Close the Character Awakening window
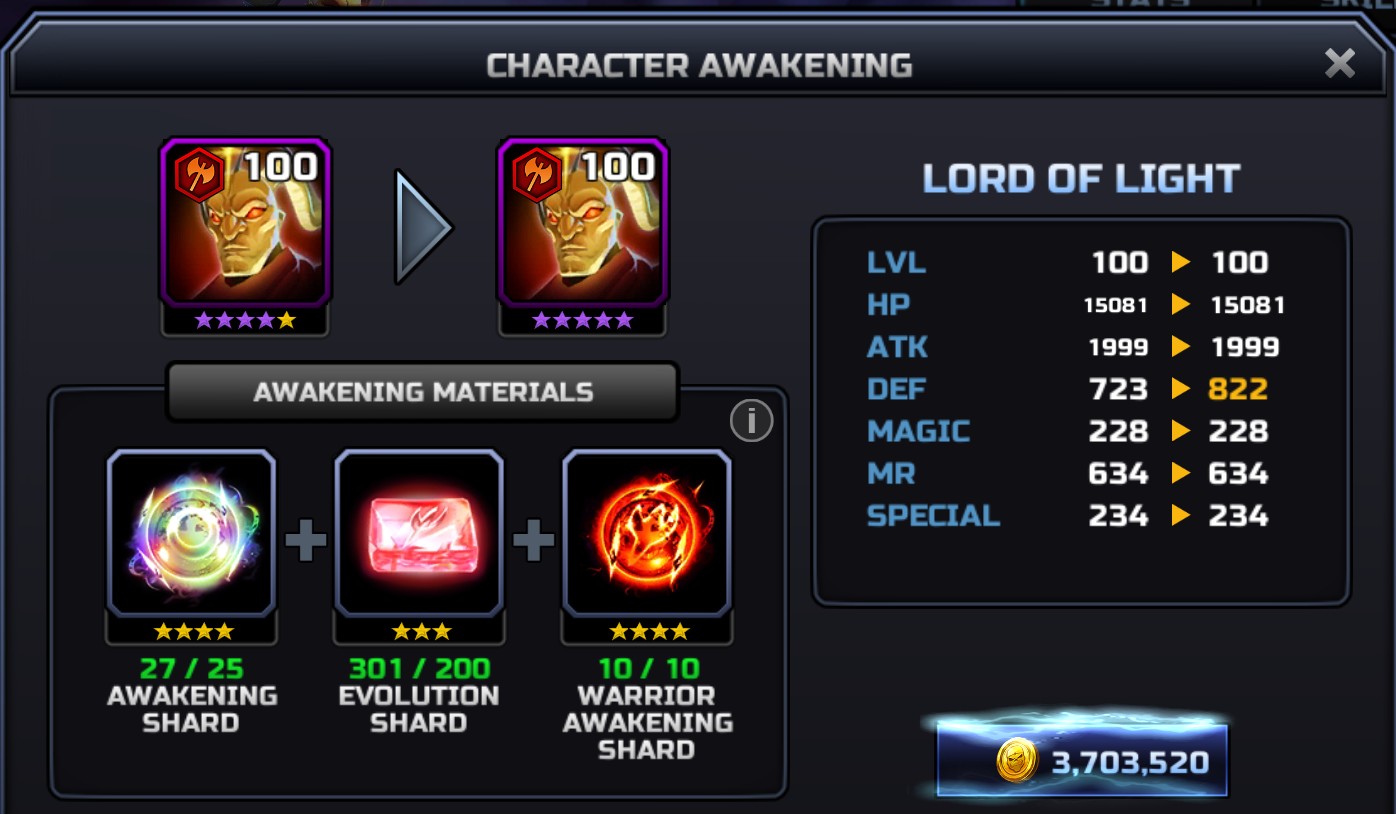The image size is (1396, 814). click(1339, 64)
